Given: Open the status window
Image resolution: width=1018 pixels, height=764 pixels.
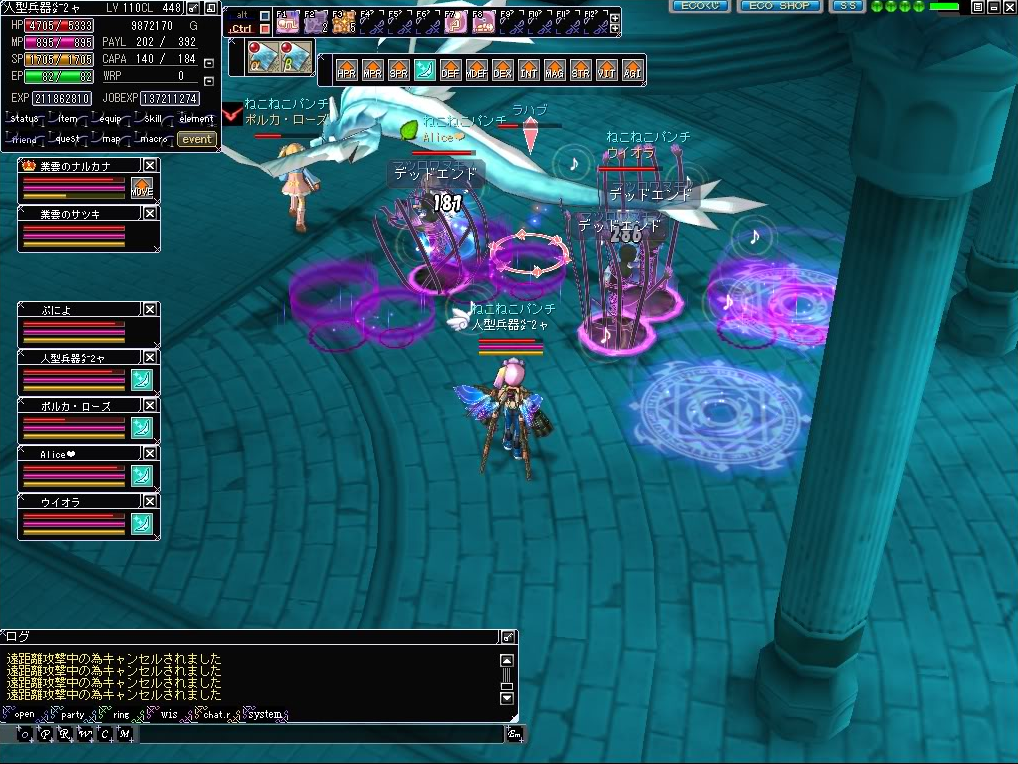Looking at the screenshot, I should click(x=25, y=119).
